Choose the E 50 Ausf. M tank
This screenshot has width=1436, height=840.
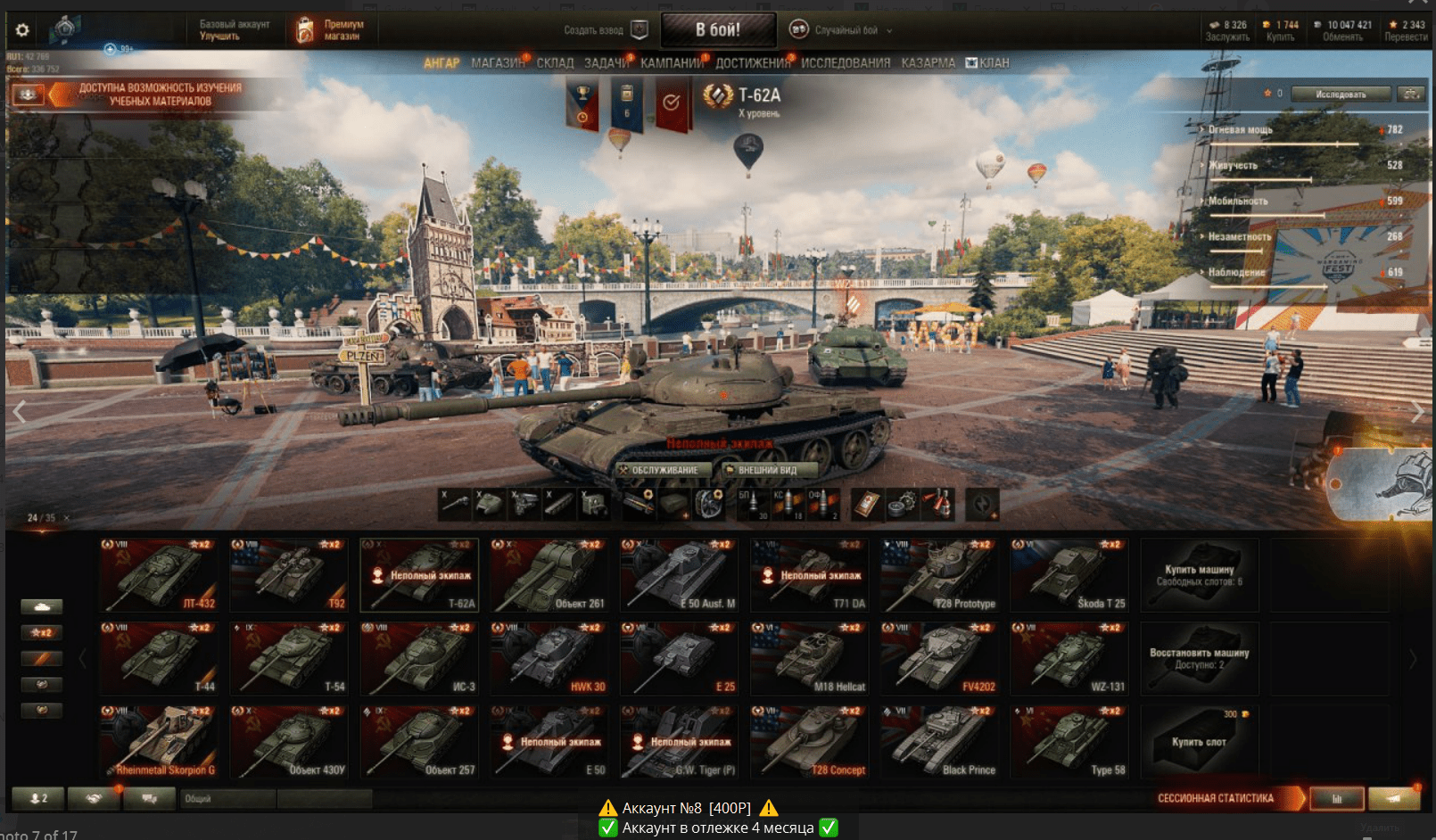680,575
